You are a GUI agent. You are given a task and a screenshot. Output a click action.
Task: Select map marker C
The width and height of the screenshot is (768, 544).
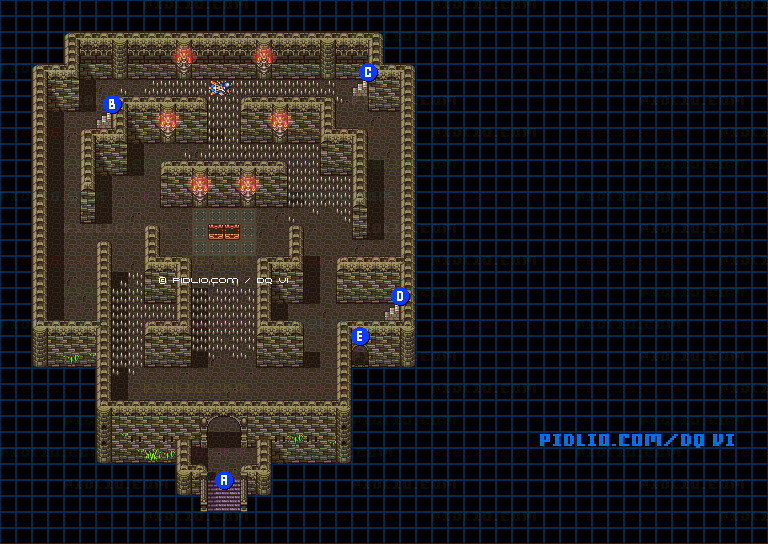click(x=368, y=72)
